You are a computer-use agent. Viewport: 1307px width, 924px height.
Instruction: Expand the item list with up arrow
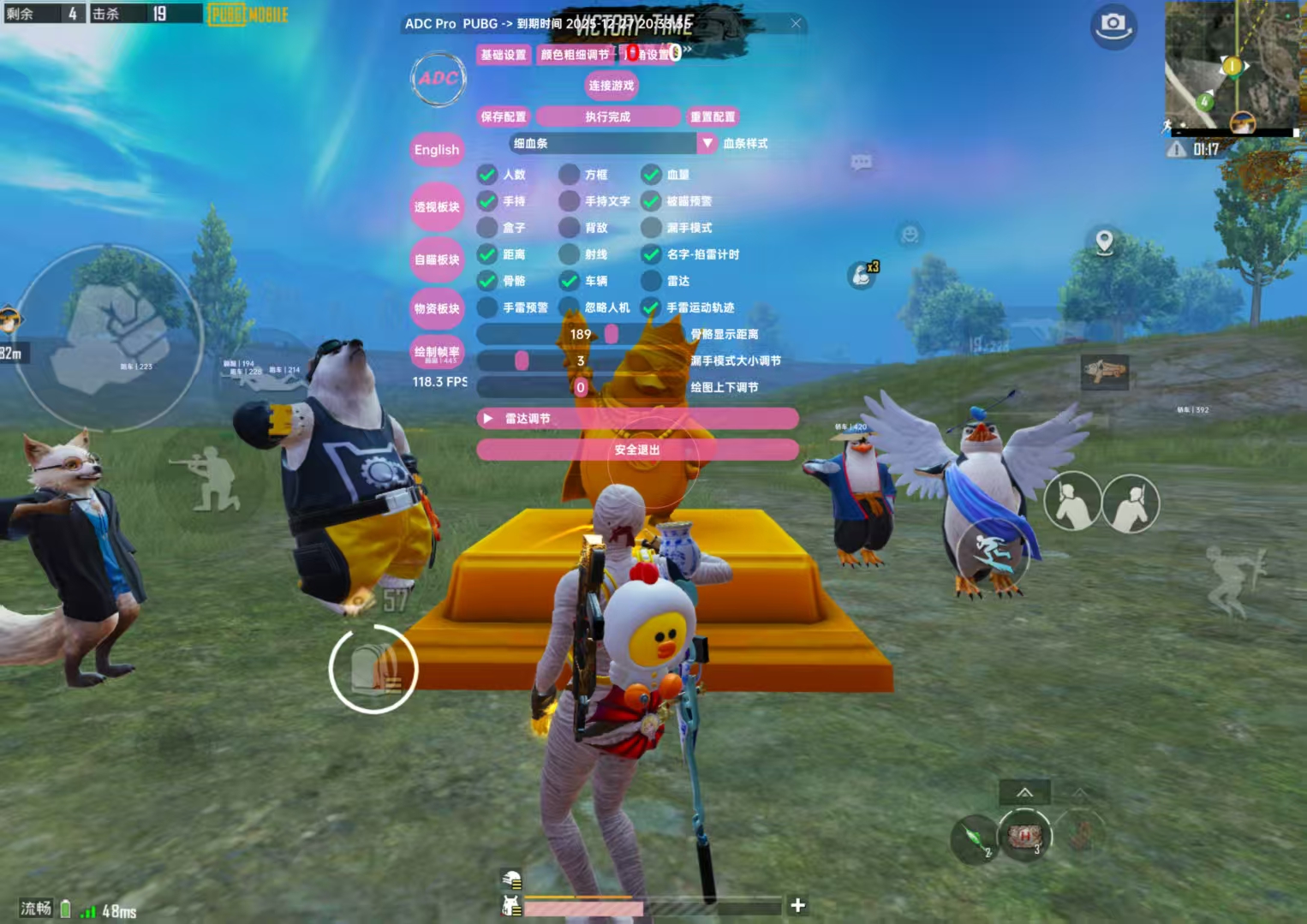(1024, 792)
